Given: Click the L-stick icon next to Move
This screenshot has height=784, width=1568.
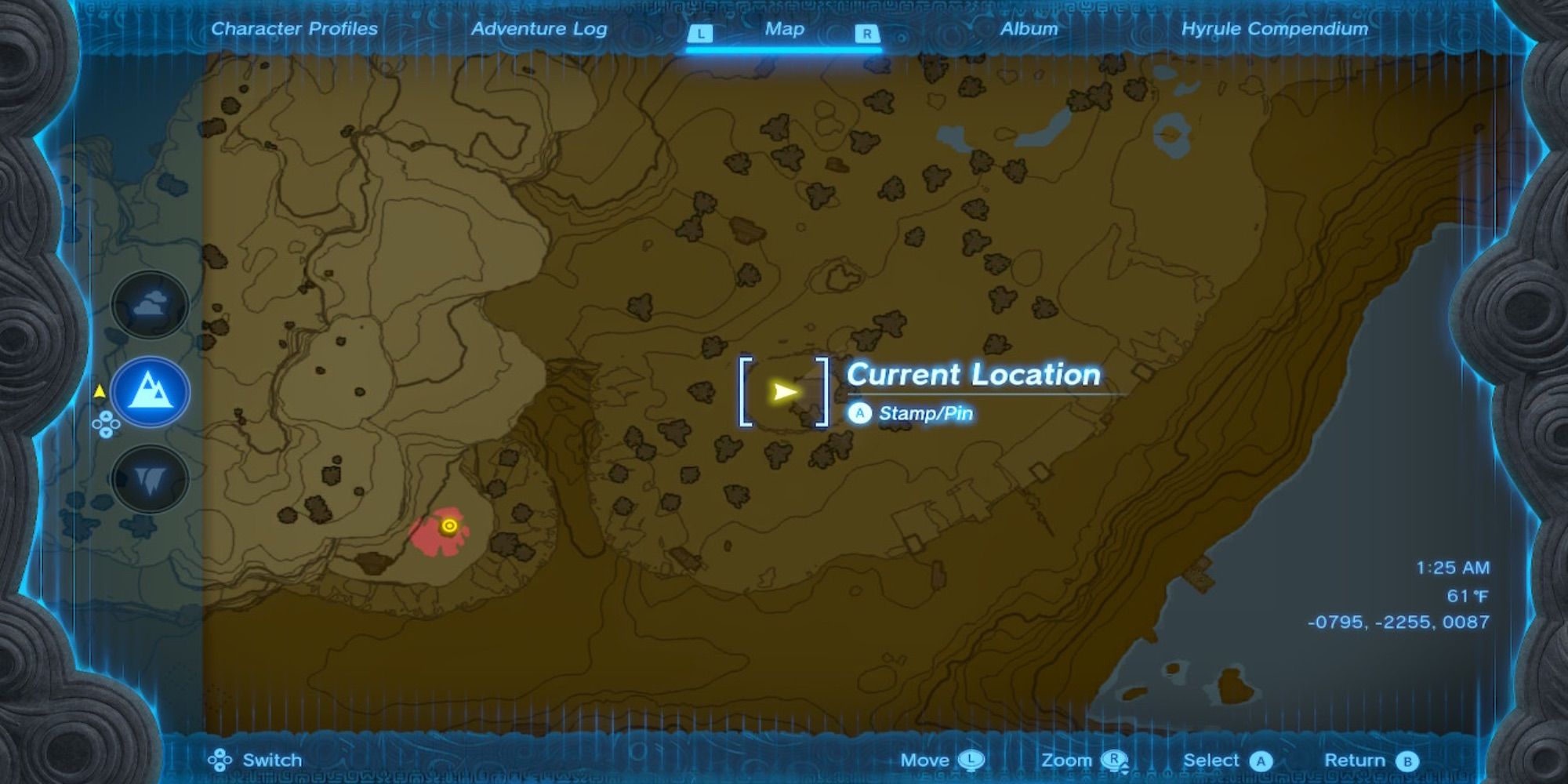Looking at the screenshot, I should pos(972,760).
